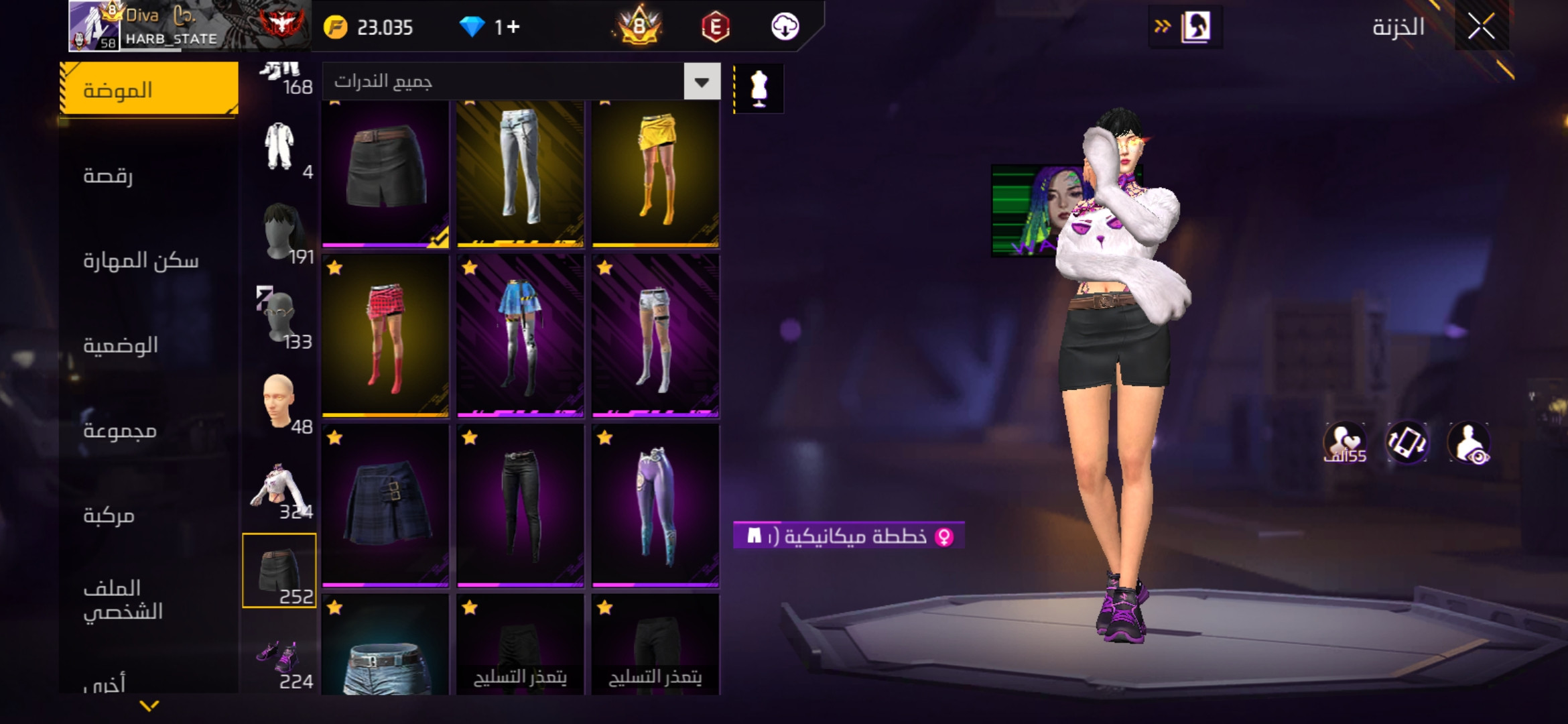This screenshot has height=724, width=1568.
Task: Switch to the dance emote tab
Action: 108,176
